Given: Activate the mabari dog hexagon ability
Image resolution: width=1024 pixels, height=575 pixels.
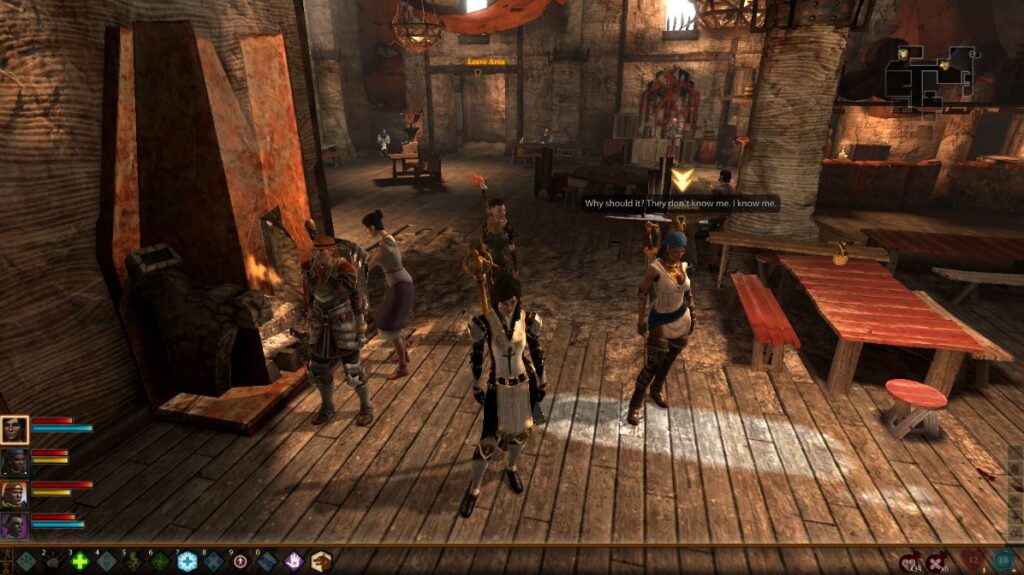Looking at the screenshot, I should [x=321, y=562].
